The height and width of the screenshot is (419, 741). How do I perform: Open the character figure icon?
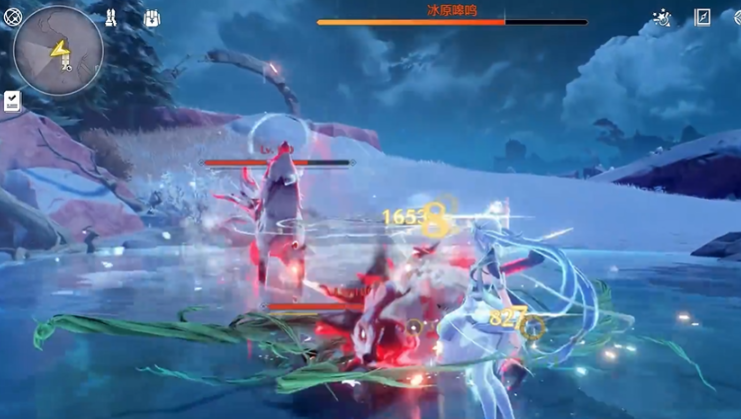pos(110,18)
